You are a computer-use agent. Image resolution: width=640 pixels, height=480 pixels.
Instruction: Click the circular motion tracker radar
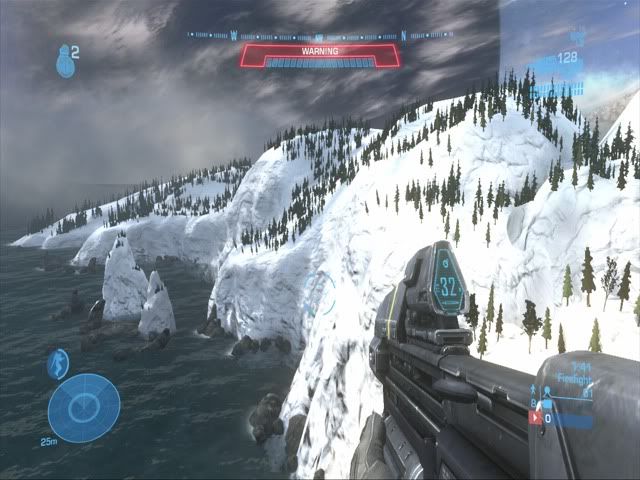[x=84, y=405]
